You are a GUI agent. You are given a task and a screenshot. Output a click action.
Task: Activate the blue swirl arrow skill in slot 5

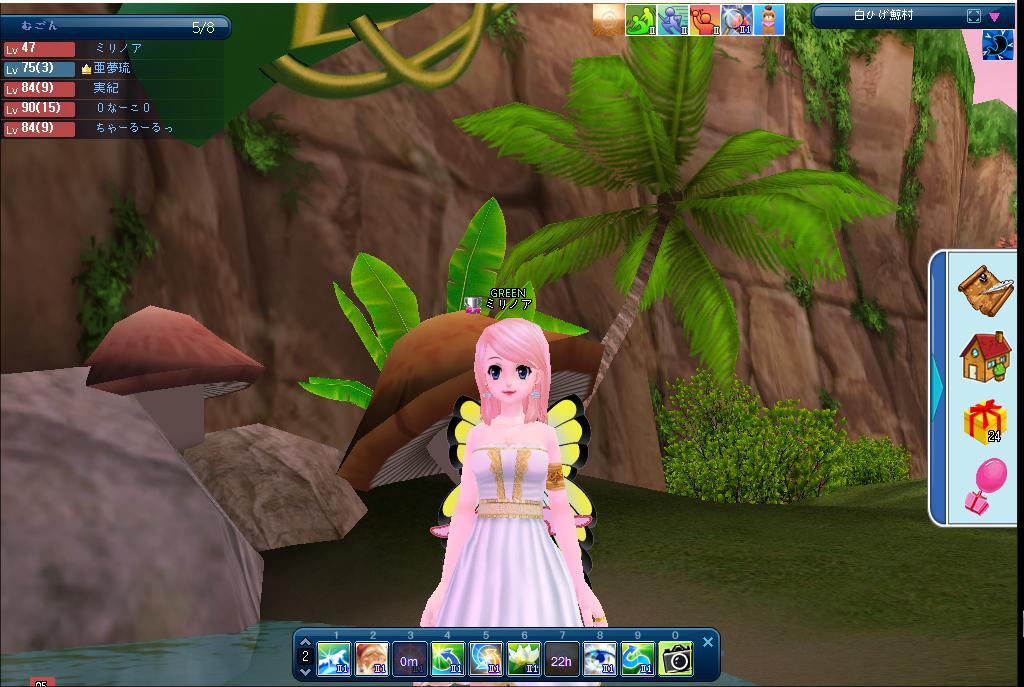point(486,659)
